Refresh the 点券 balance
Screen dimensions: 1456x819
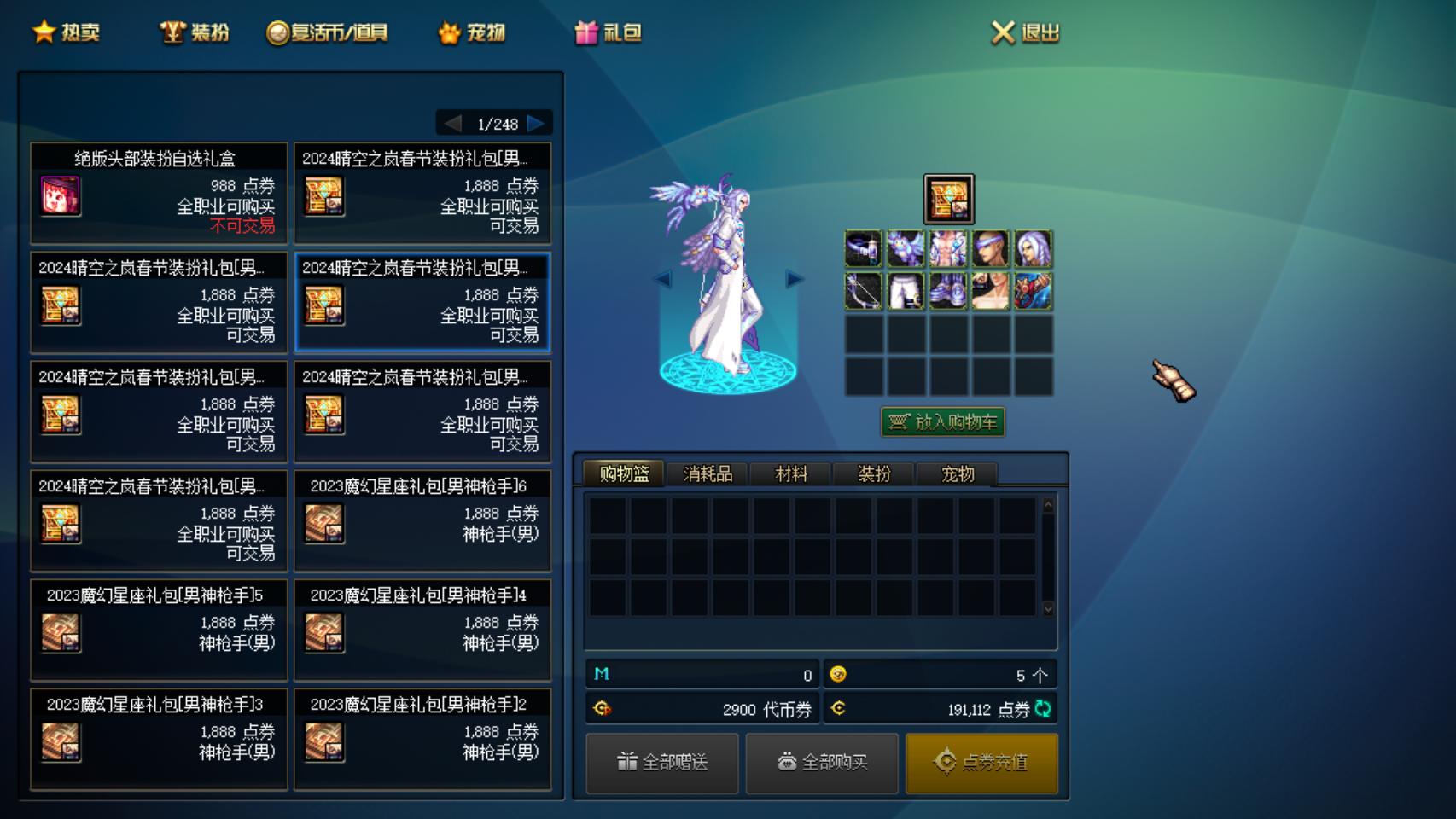(x=1043, y=708)
